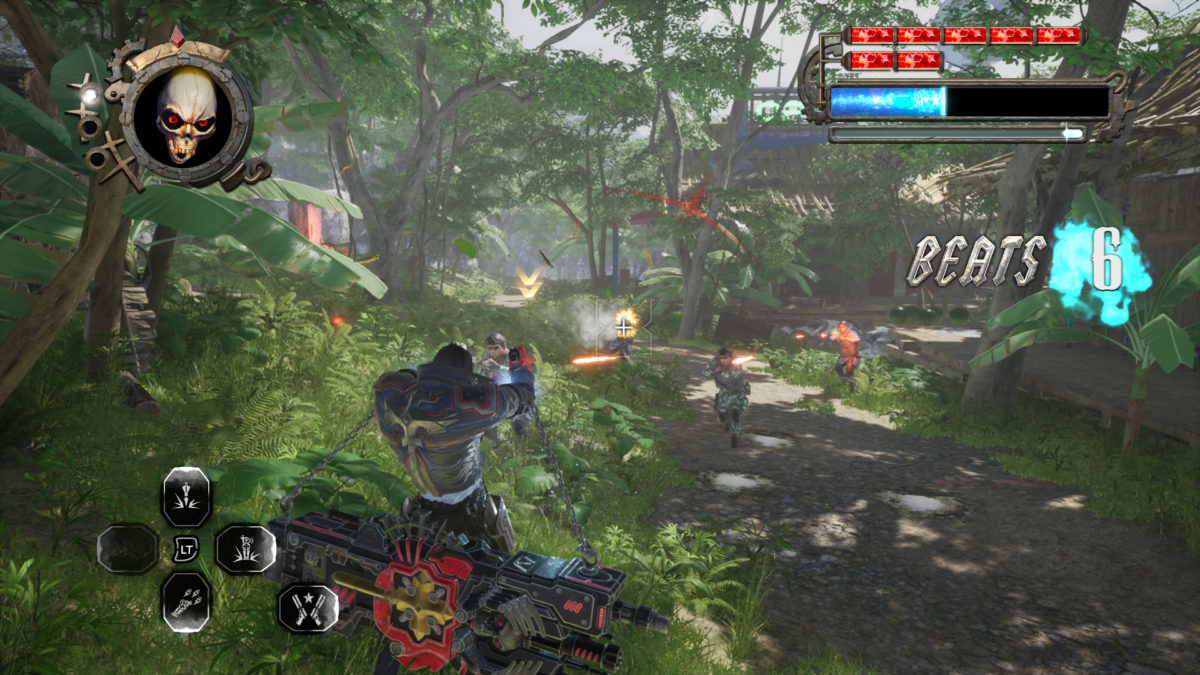Viewport: 1200px width, 675px height.
Task: Choose the flaming gauntlet rocket ability icon
Action: click(186, 601)
